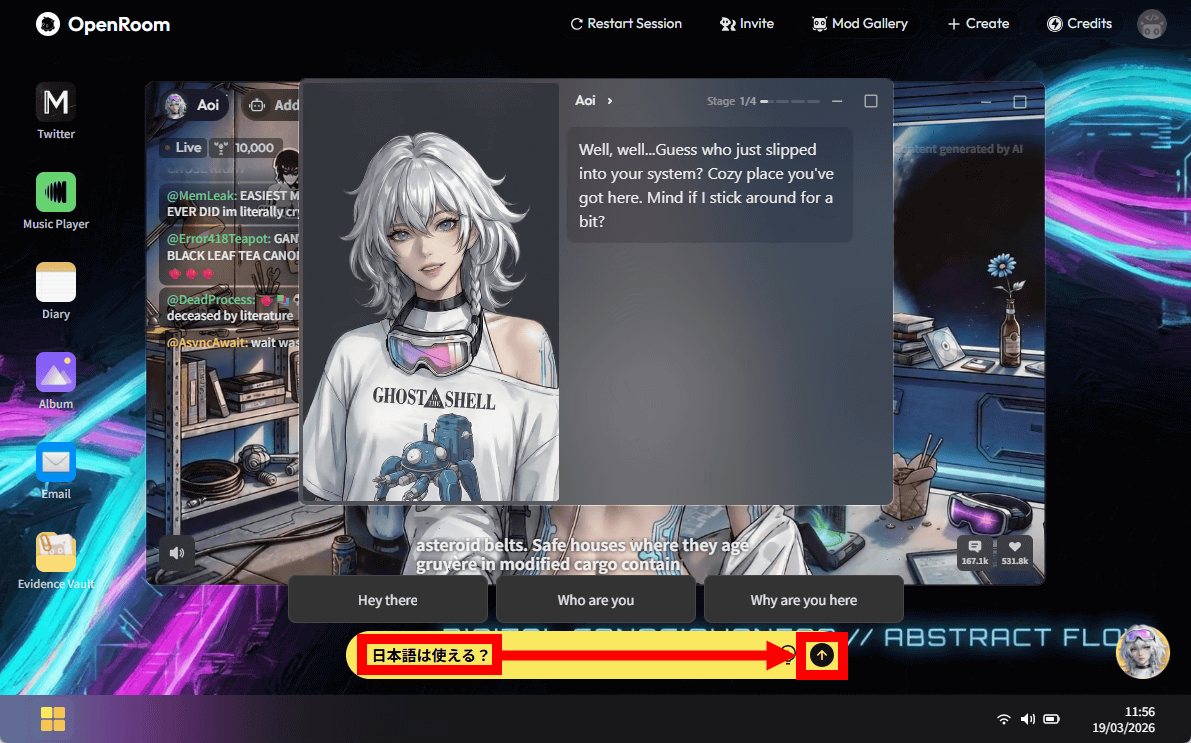Open the Invite option

click(747, 24)
